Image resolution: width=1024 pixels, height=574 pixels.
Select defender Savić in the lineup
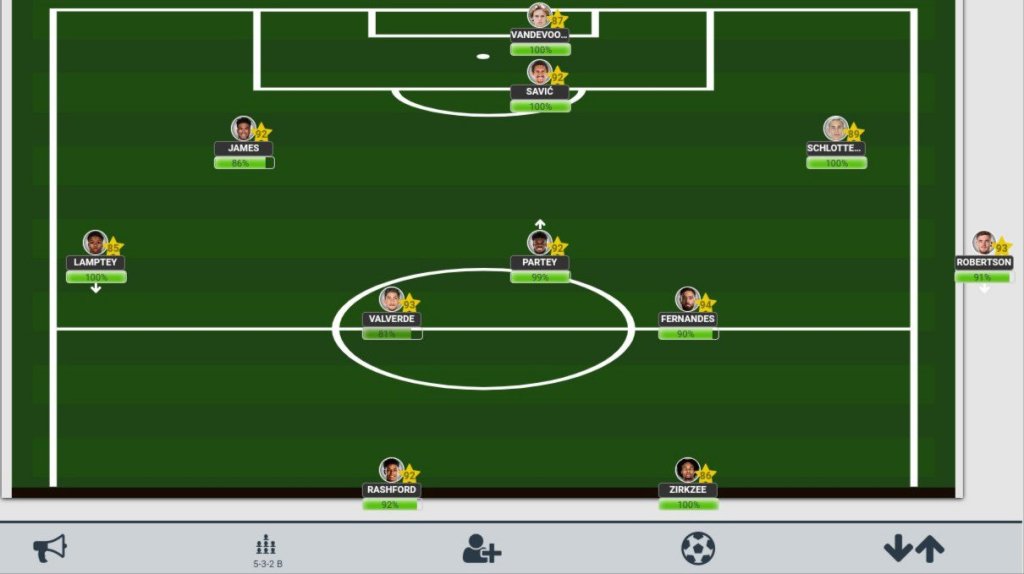click(x=540, y=74)
